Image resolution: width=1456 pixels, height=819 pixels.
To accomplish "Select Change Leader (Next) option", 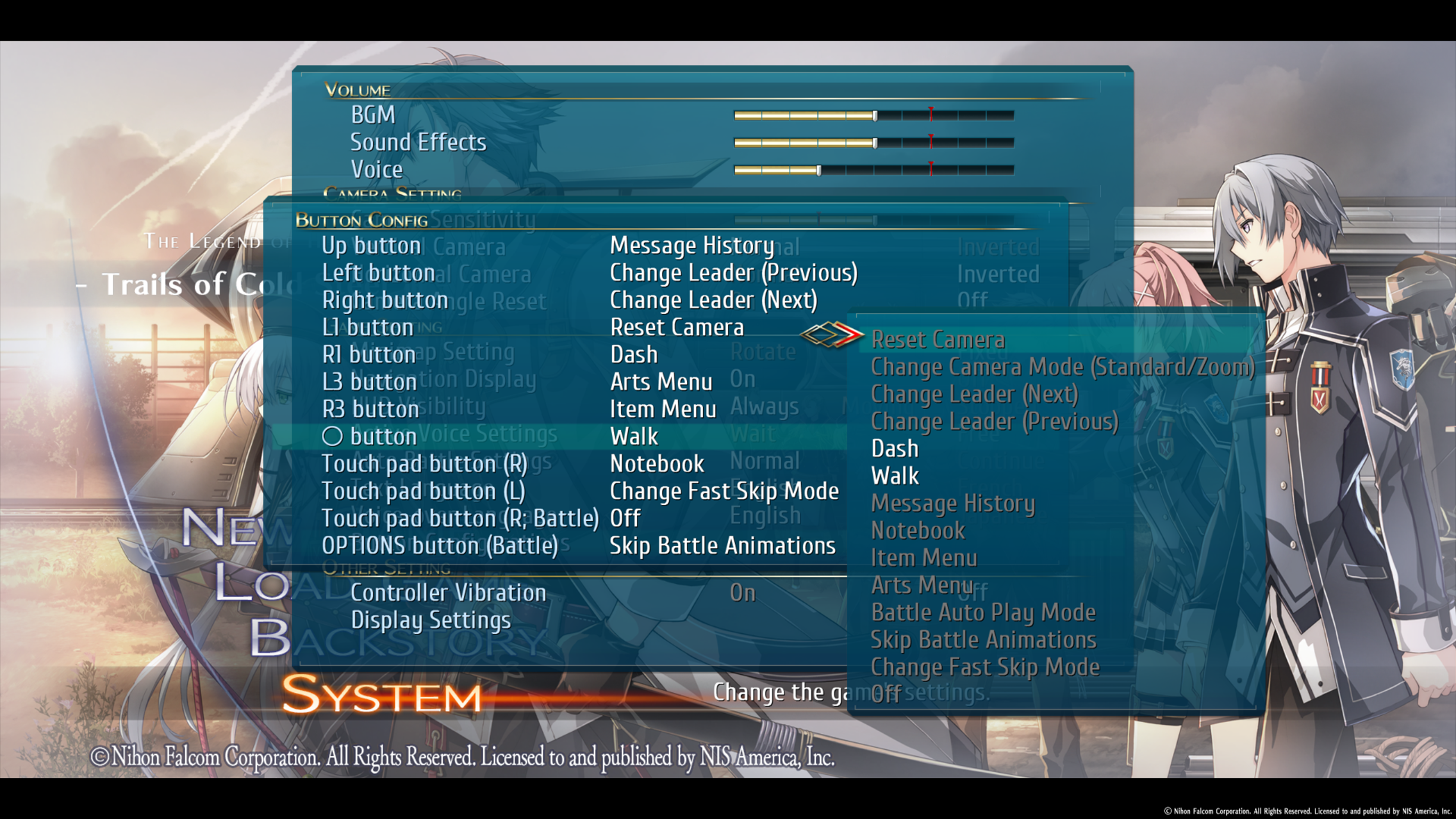I will (974, 394).
